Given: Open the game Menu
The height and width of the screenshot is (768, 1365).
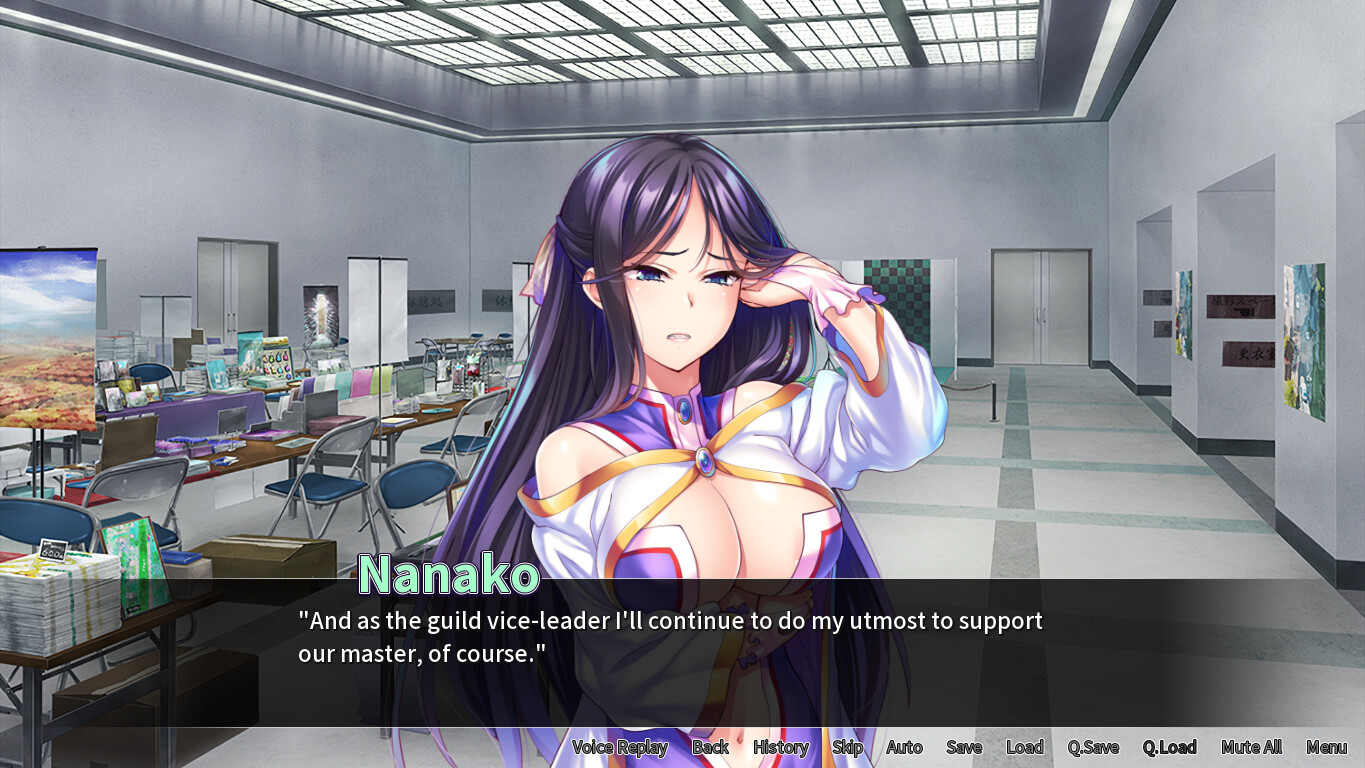Looking at the screenshot, I should click(x=1326, y=747).
